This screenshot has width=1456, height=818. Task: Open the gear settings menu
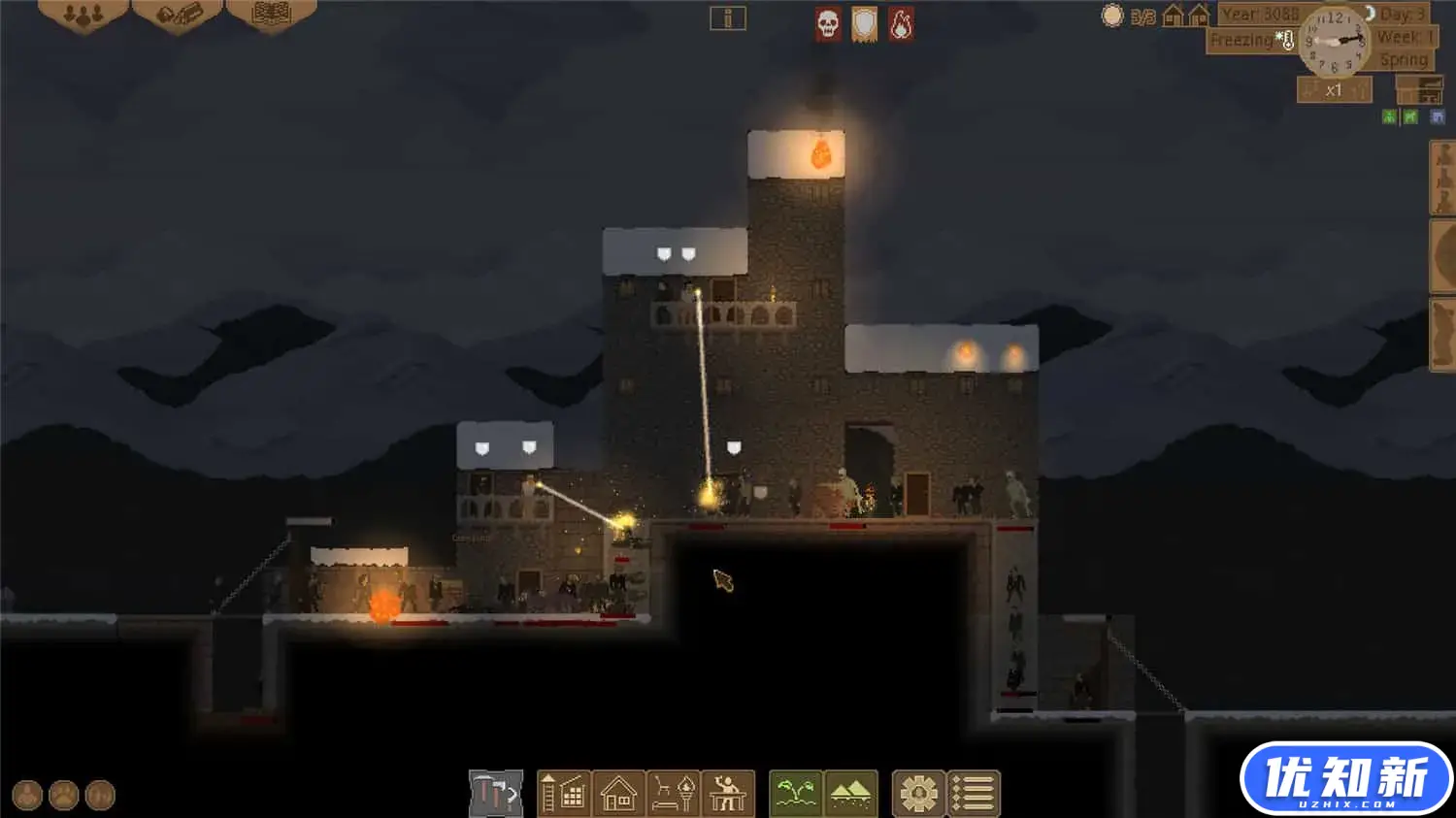coord(918,793)
